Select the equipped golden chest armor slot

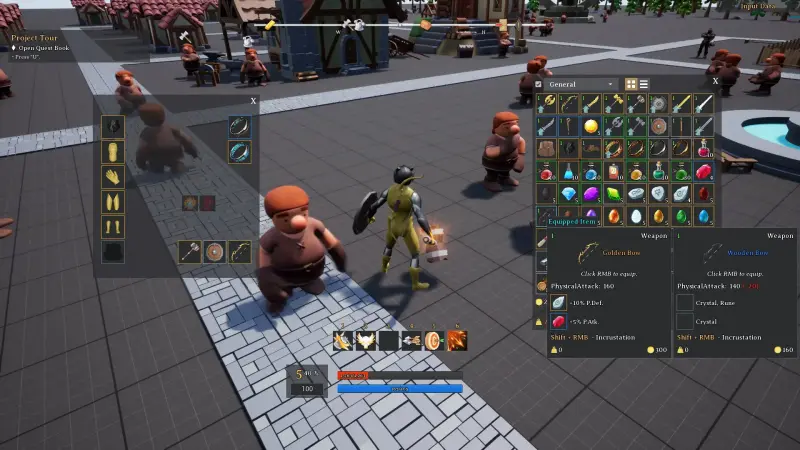tap(114, 151)
